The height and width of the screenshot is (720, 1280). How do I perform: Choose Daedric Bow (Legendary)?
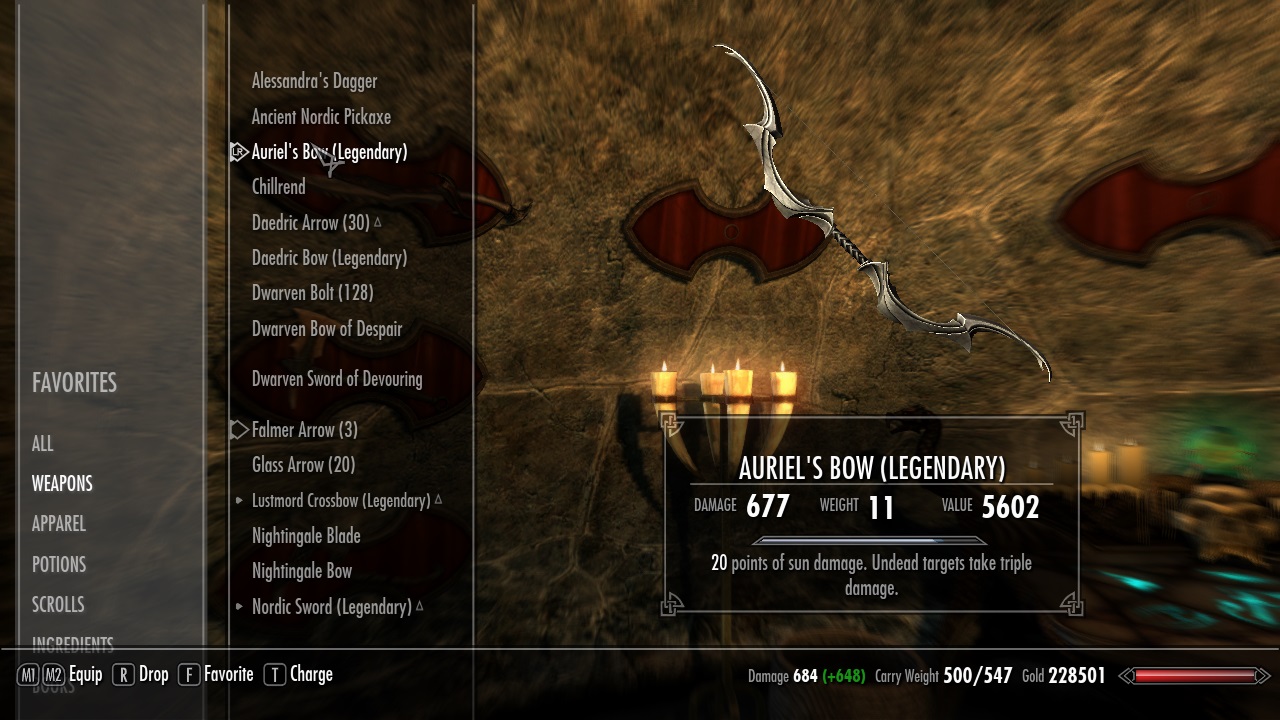point(329,258)
